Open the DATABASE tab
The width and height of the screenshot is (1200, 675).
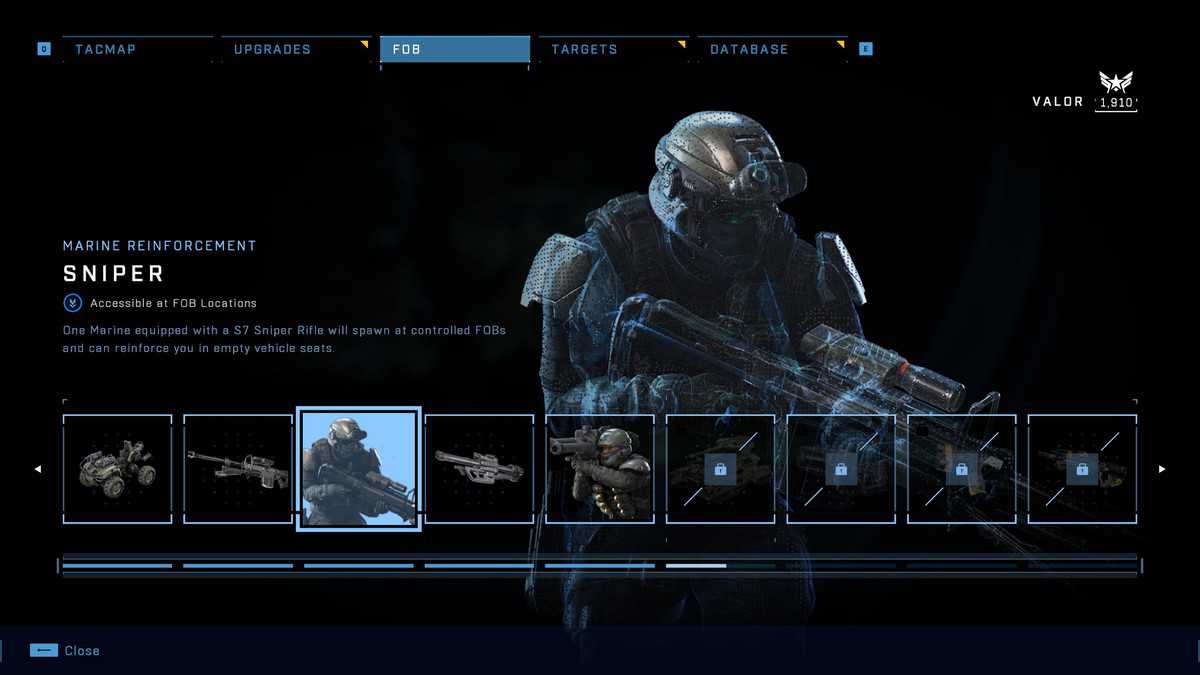(771, 49)
